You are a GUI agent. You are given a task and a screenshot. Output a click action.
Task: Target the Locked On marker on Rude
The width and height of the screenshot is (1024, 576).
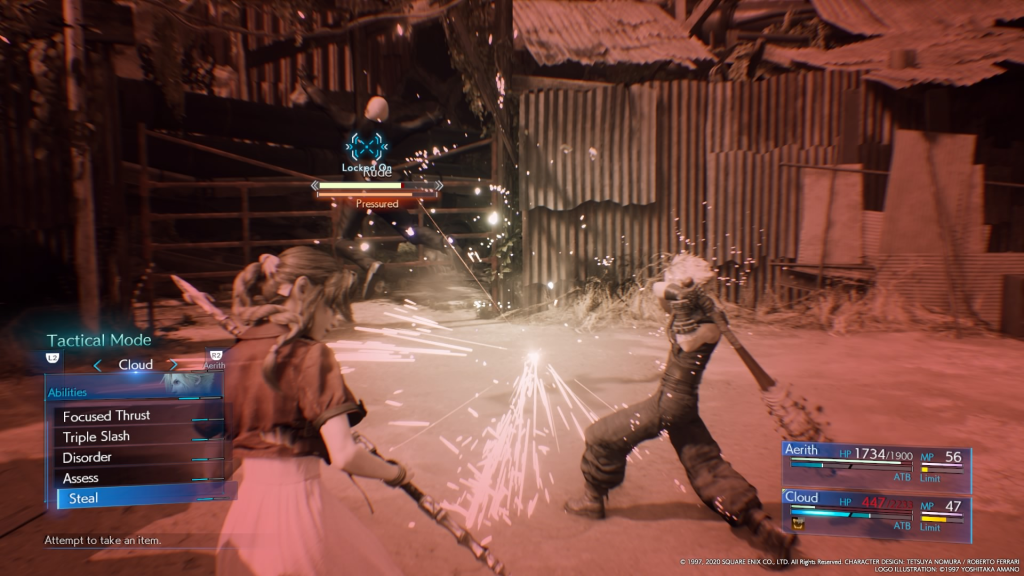tap(366, 146)
